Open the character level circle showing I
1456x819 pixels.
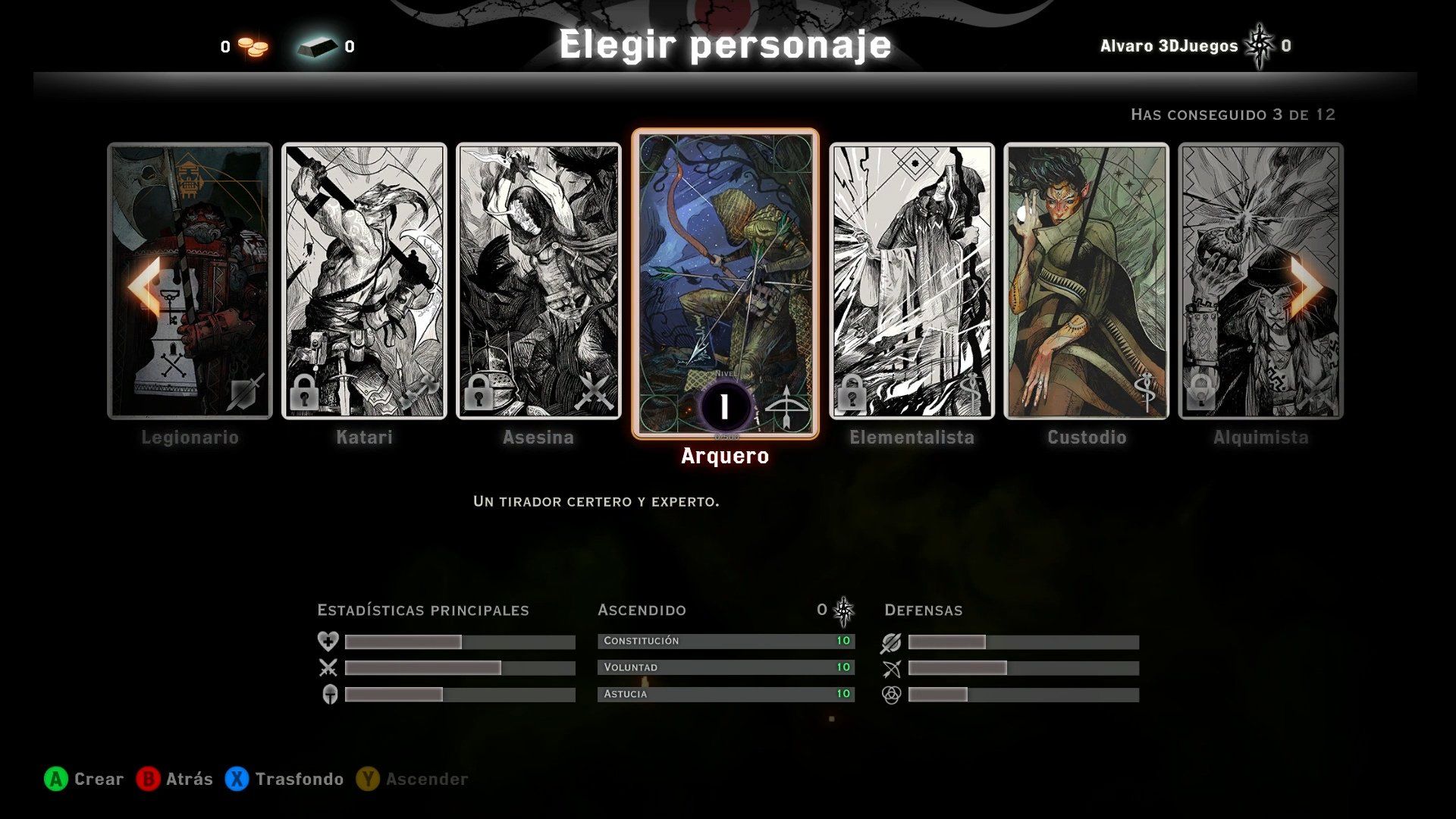coord(726,406)
